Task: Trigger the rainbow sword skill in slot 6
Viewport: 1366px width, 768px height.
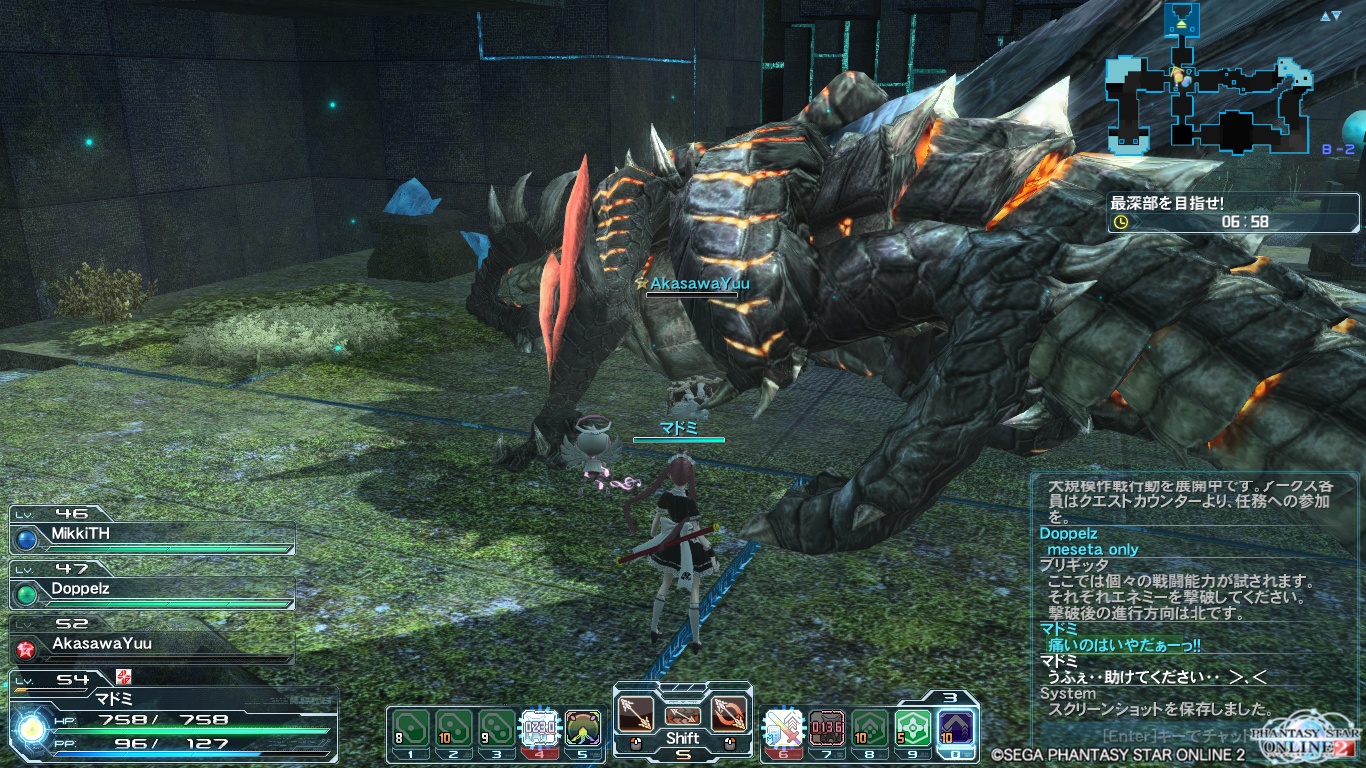Action: click(783, 727)
